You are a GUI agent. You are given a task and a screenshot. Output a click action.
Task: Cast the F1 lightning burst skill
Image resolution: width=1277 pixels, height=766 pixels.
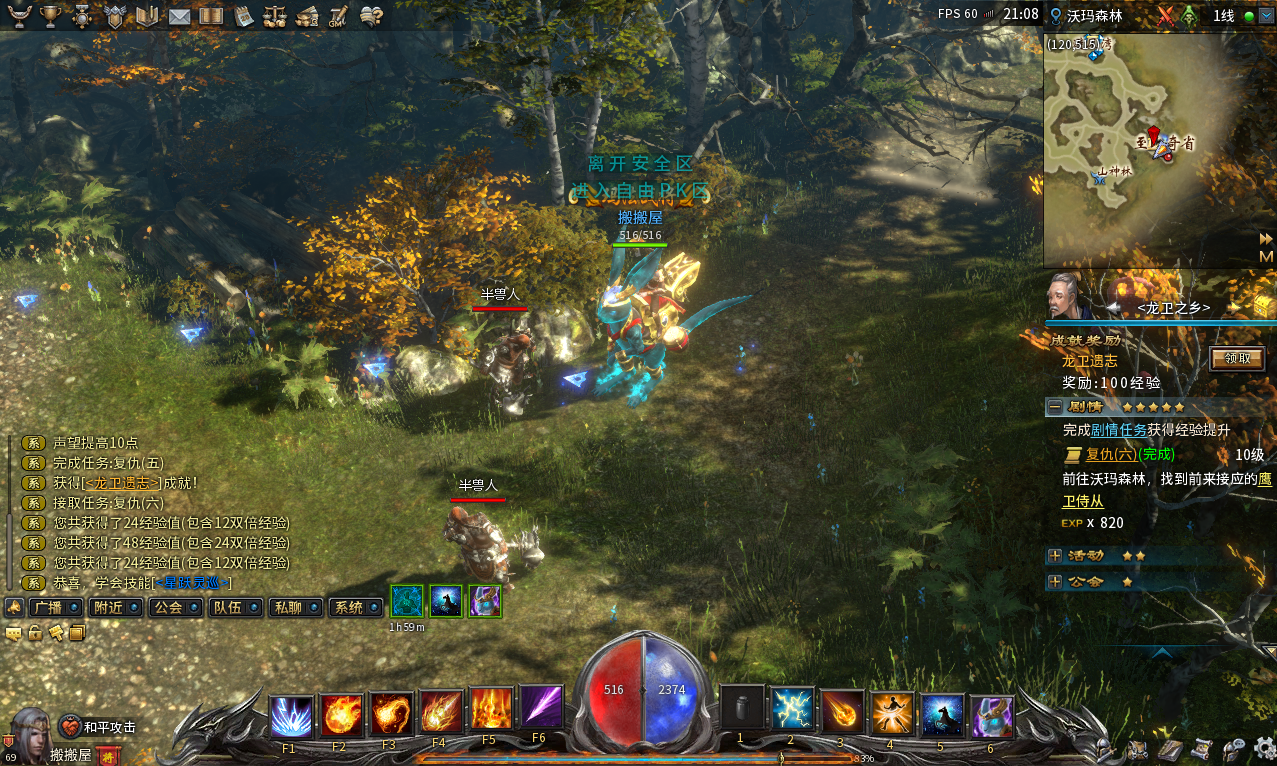pos(291,716)
